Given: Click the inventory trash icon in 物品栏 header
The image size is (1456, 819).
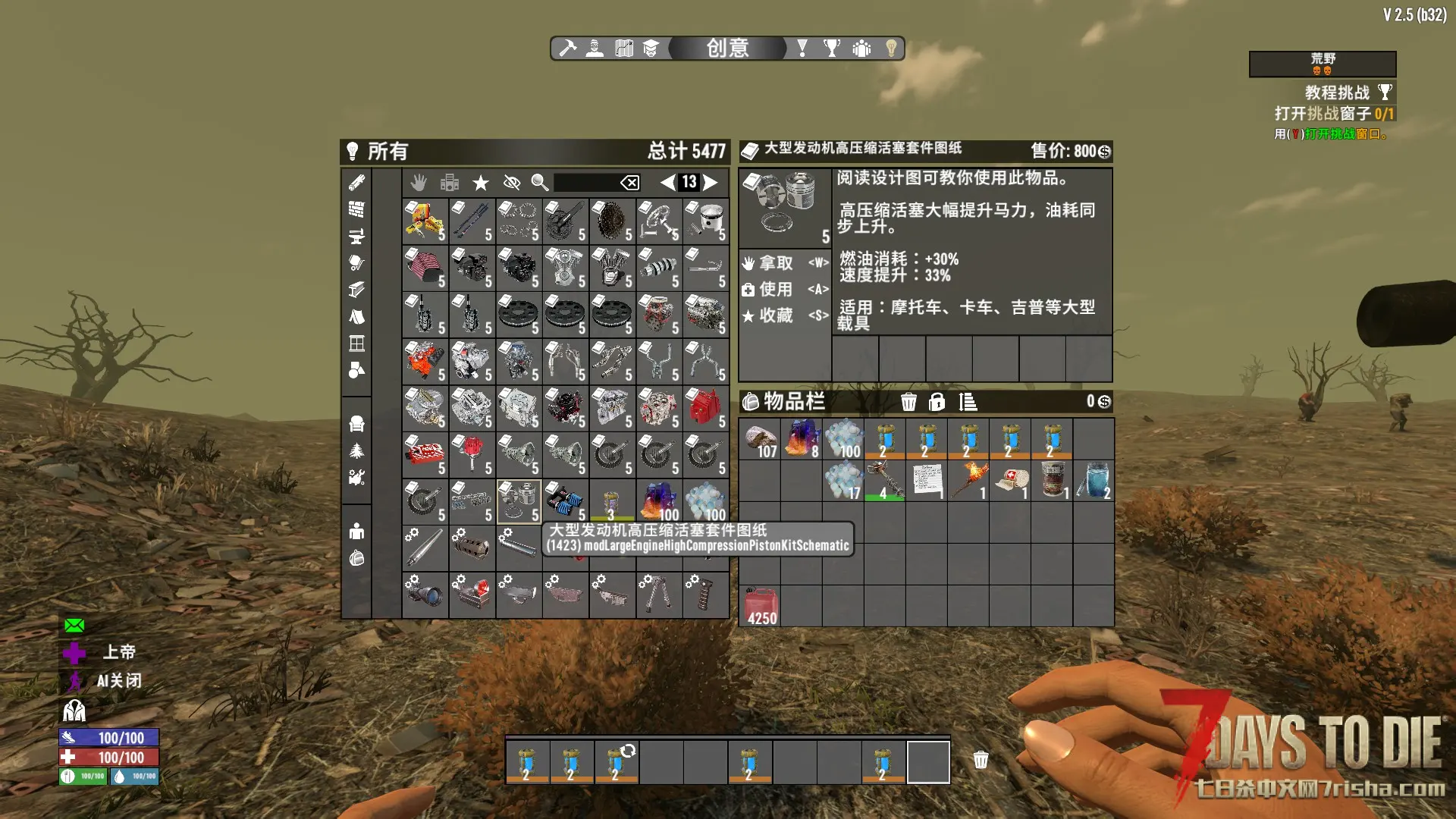Looking at the screenshot, I should (908, 402).
